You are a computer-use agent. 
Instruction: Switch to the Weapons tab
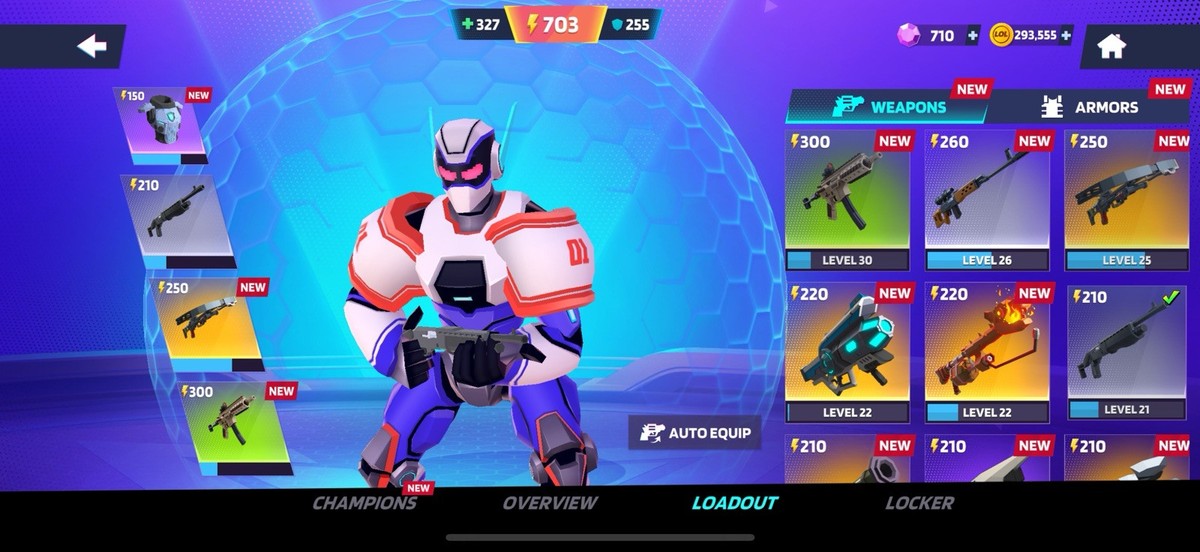coord(887,107)
